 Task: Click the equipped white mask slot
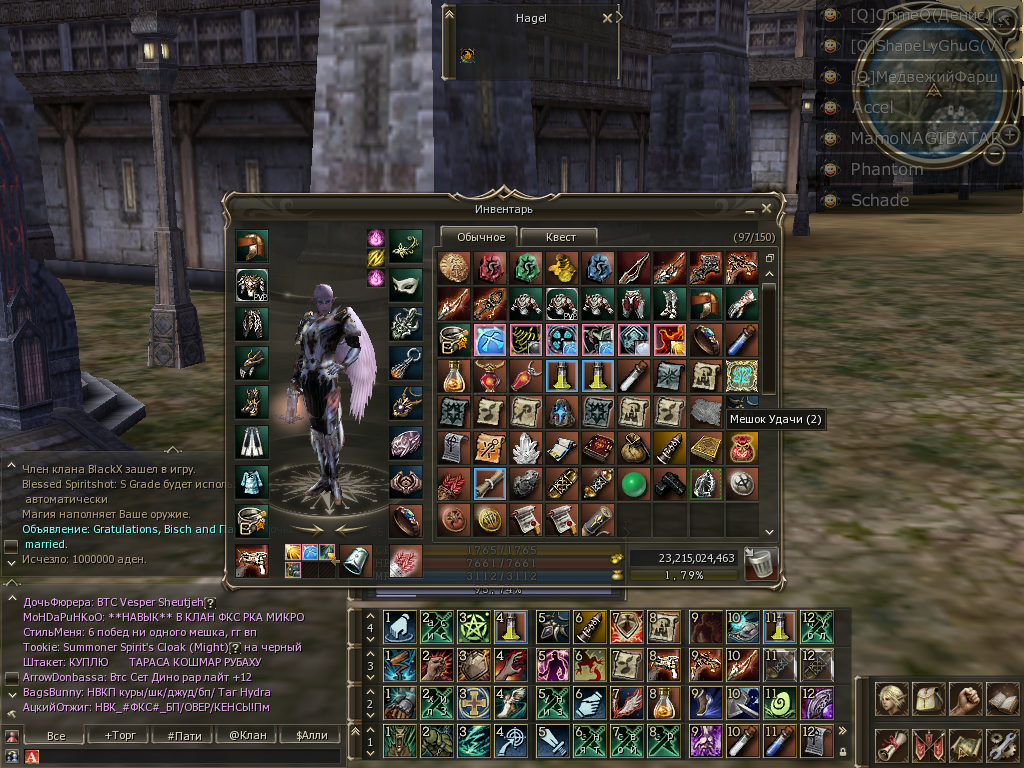405,284
